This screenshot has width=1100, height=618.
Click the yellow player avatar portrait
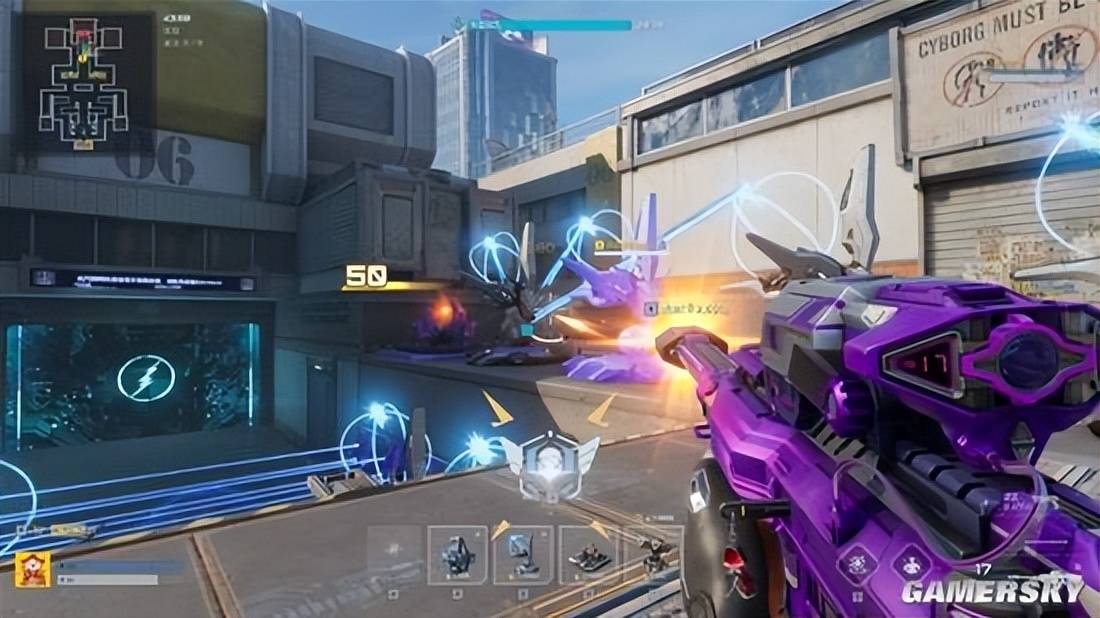pos(33,569)
